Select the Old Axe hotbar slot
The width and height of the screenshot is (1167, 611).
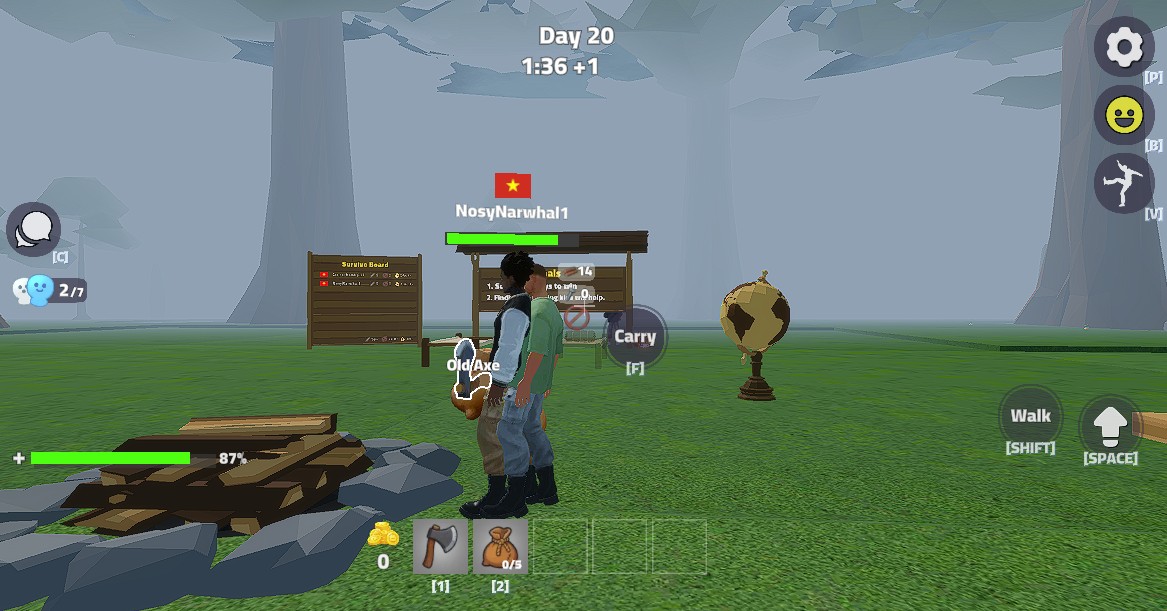pos(440,547)
